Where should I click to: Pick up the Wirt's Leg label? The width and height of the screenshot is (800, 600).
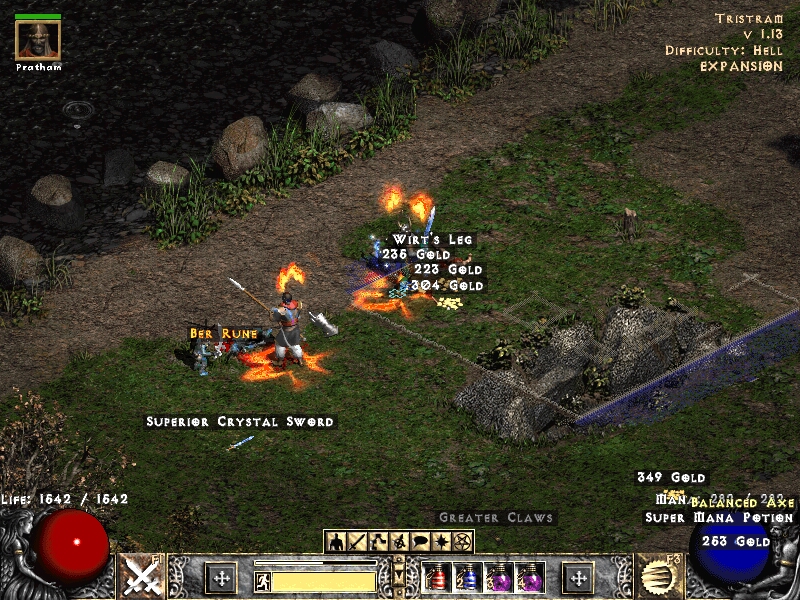point(432,240)
